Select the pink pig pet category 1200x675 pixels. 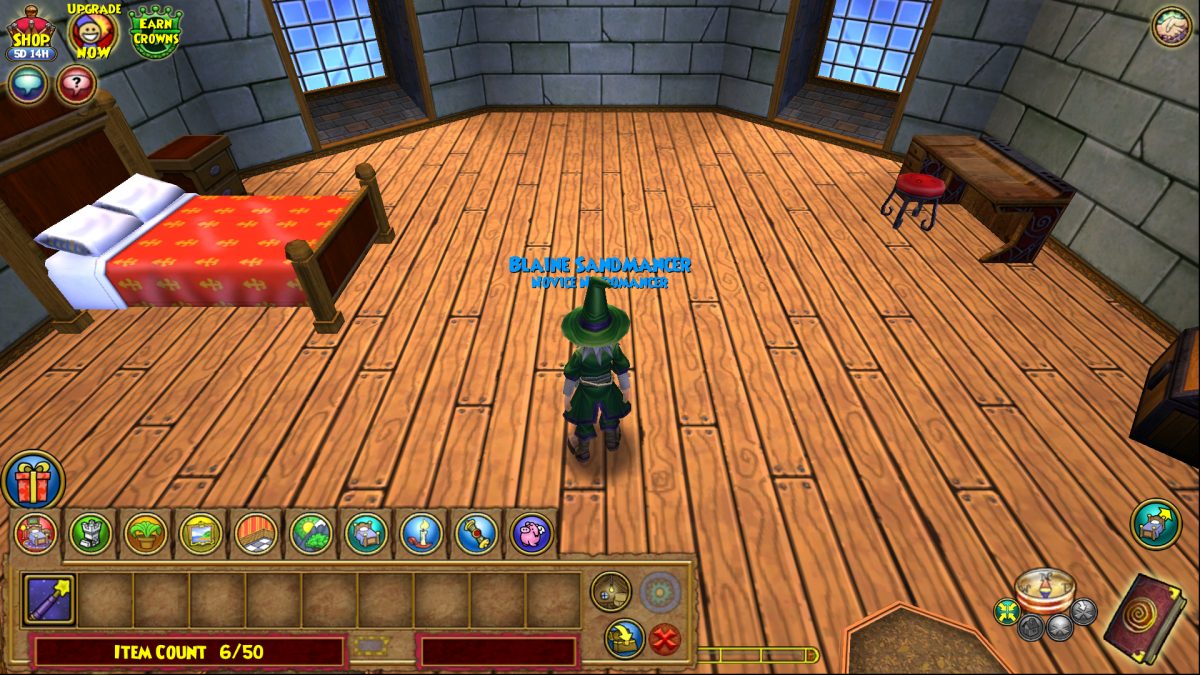tap(531, 533)
